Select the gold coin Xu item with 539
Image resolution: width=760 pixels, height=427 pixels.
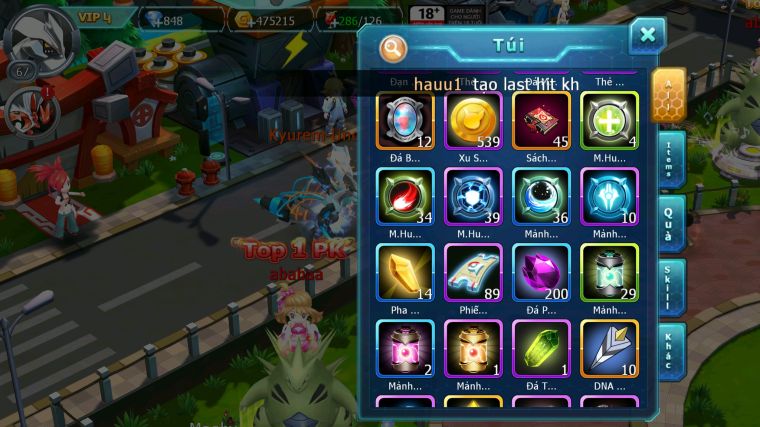pos(474,120)
